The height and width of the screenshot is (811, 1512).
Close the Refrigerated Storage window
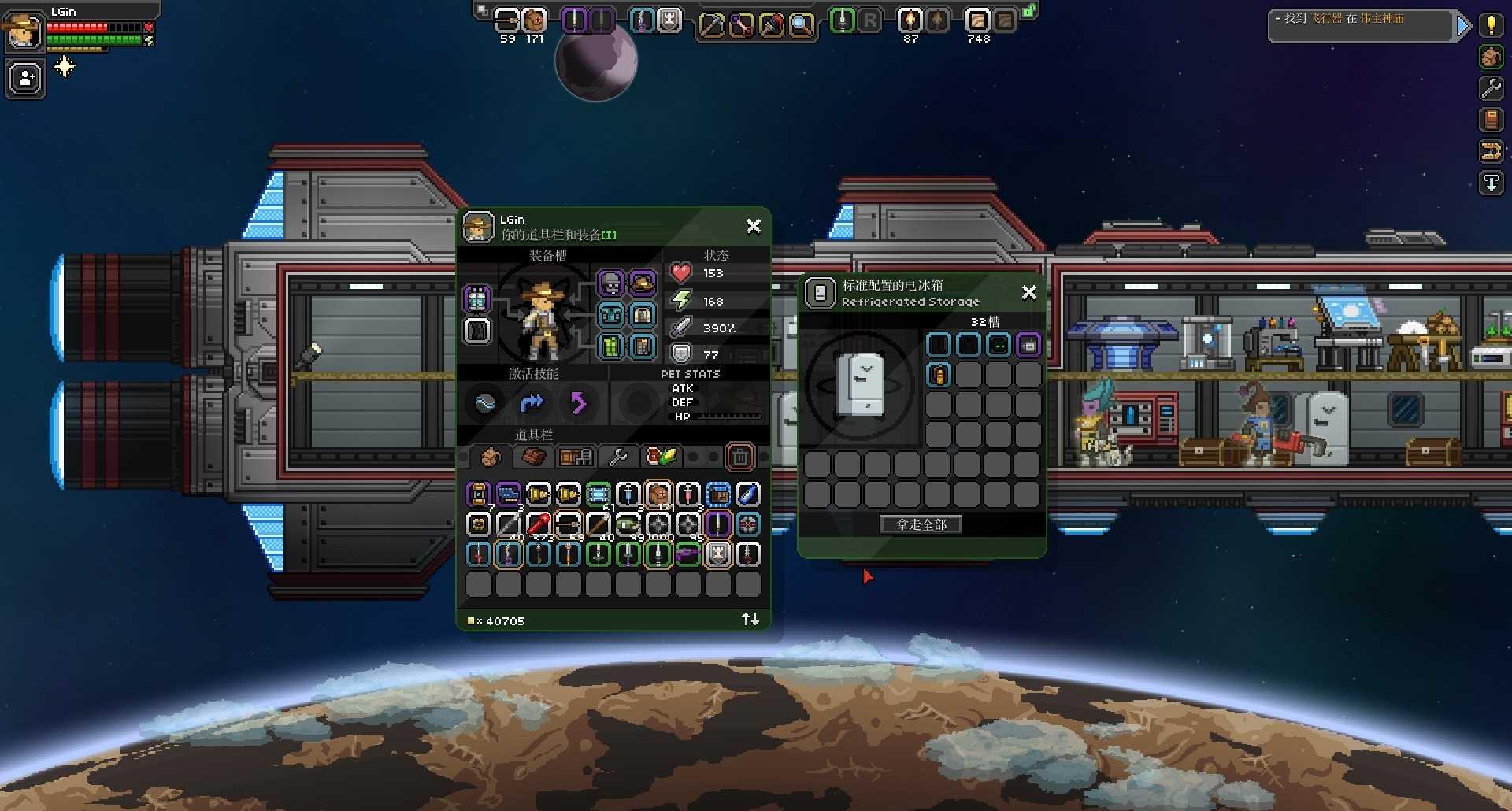(1028, 293)
